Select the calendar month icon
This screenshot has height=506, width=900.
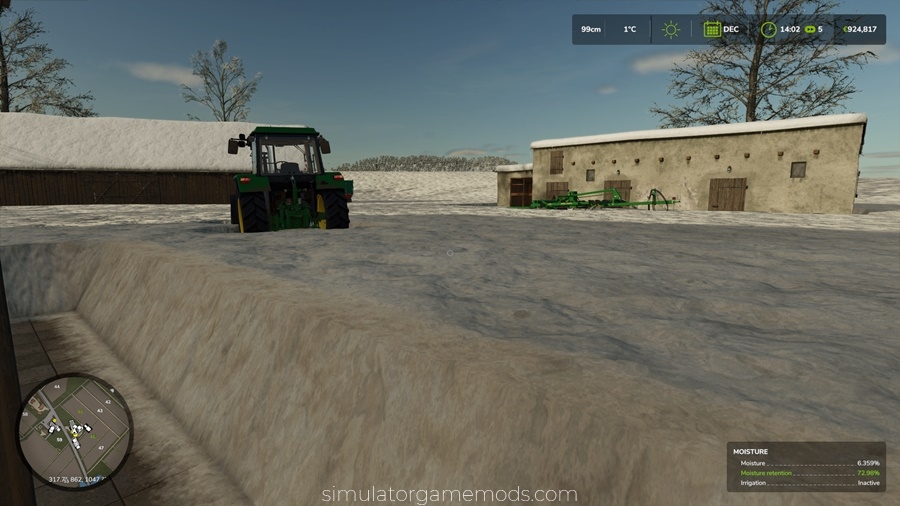pos(712,29)
